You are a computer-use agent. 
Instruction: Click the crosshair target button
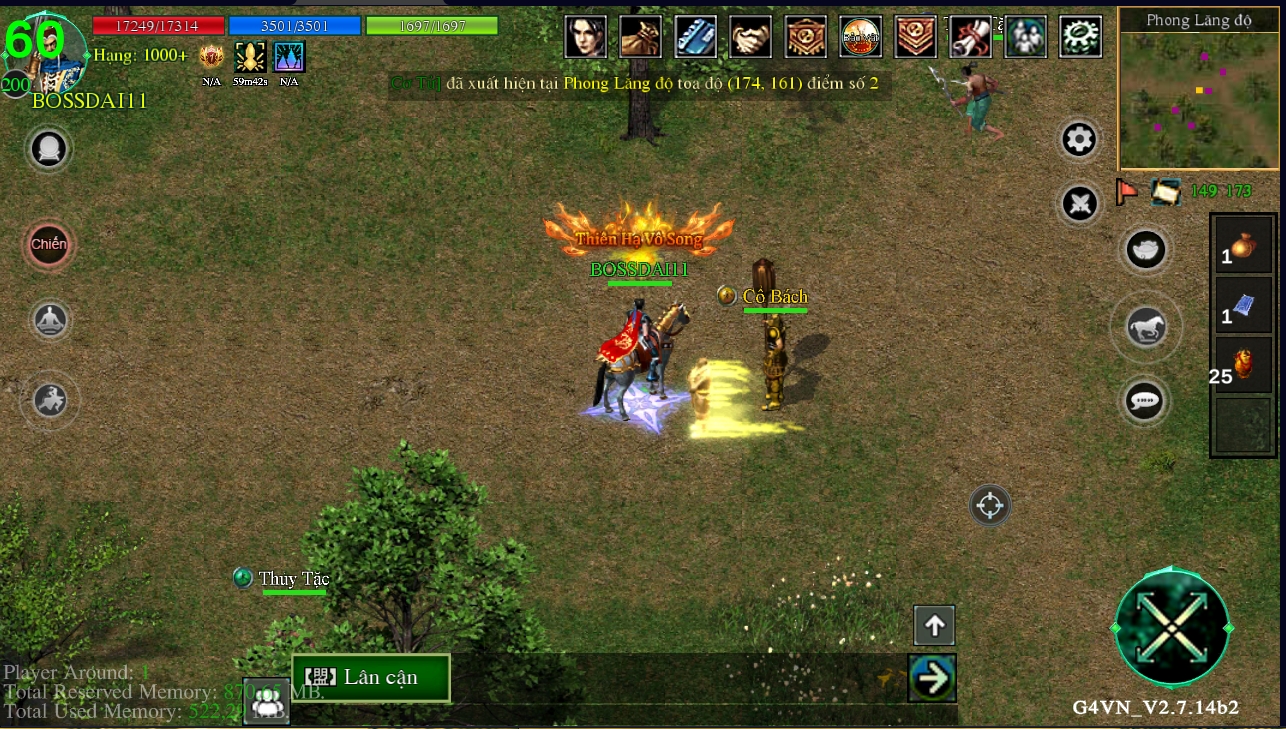[989, 505]
